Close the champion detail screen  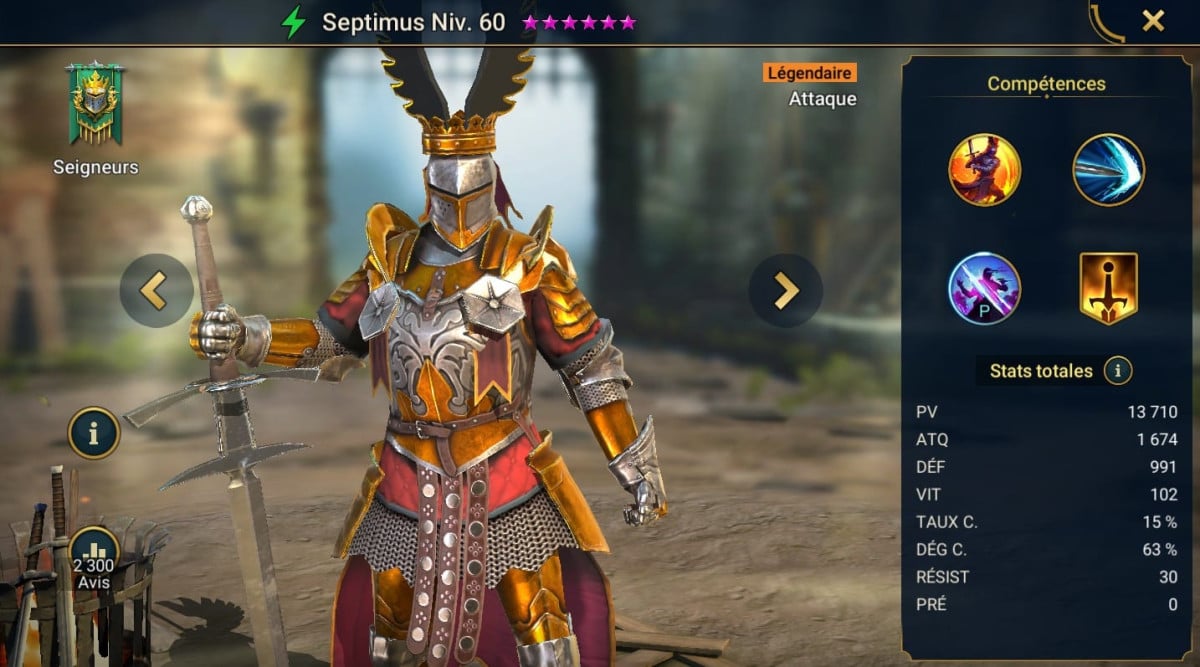(x=1153, y=20)
